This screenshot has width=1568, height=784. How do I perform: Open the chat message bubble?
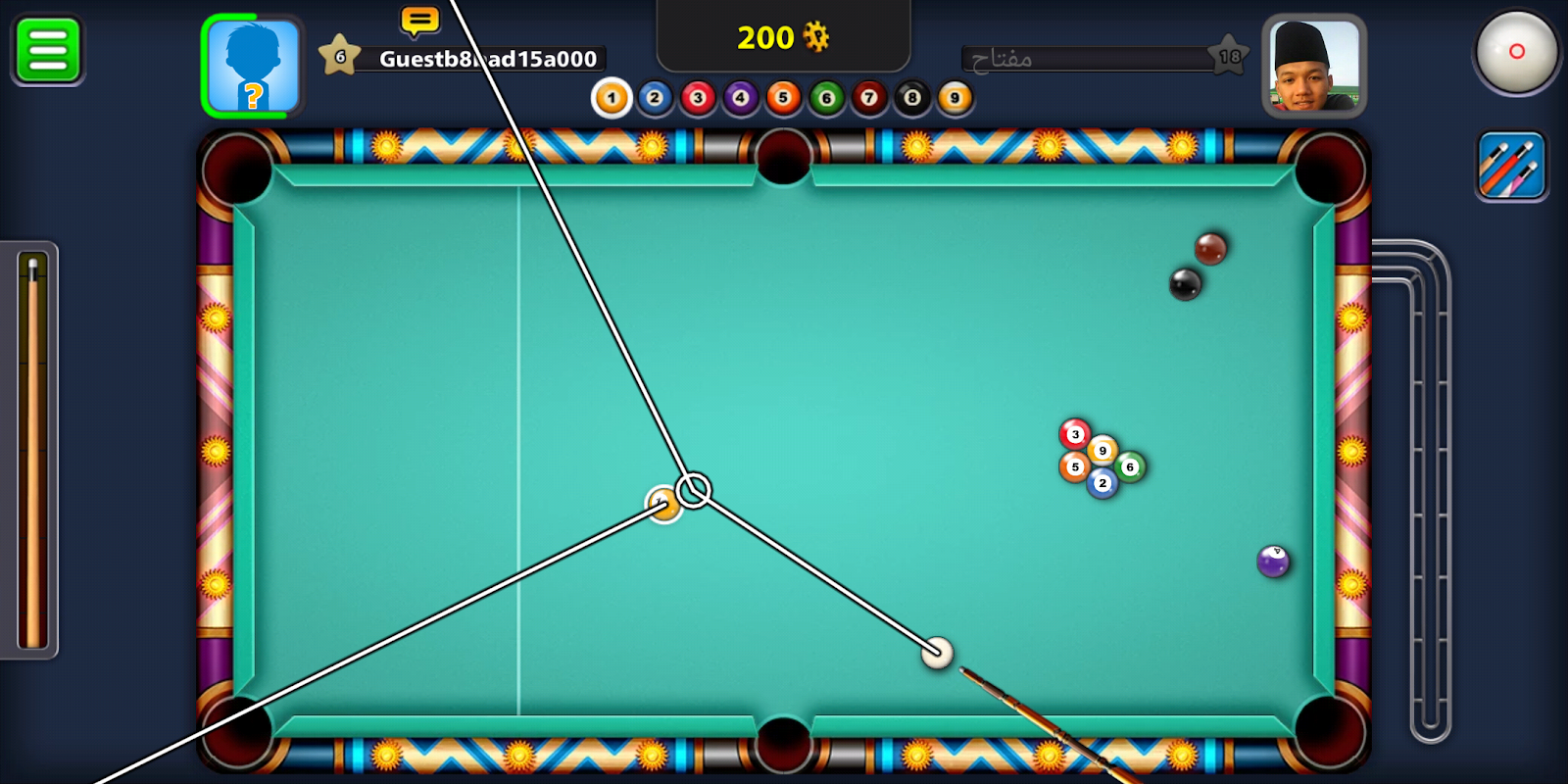[x=418, y=18]
